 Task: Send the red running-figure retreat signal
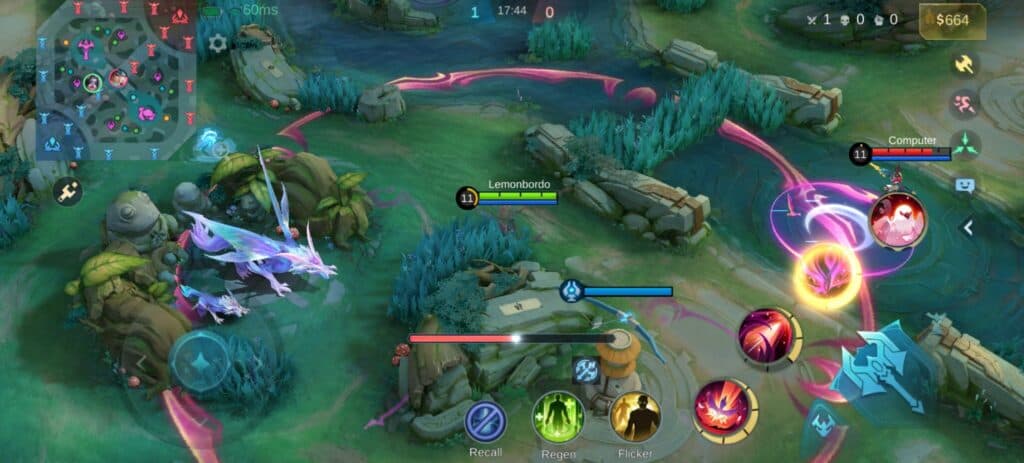tap(965, 103)
